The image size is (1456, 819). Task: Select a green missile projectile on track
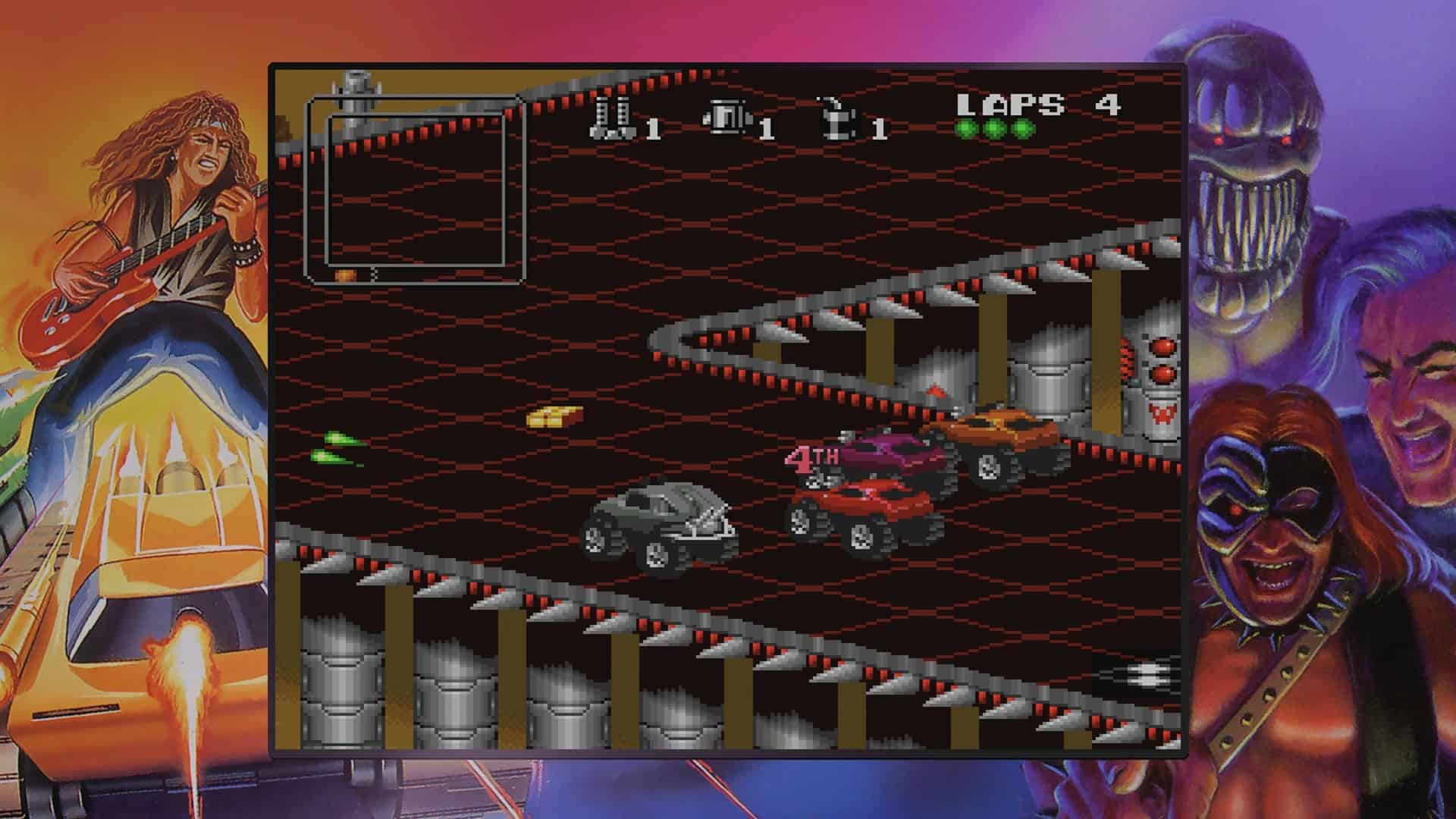click(339, 440)
